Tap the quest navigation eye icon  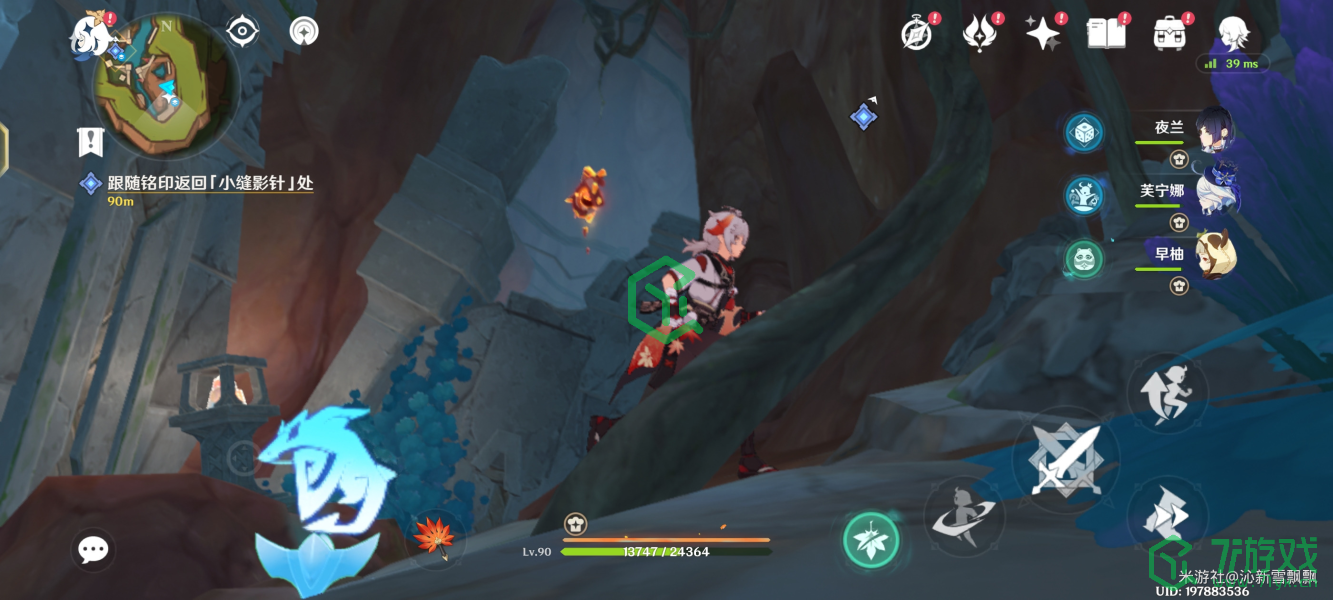[242, 32]
